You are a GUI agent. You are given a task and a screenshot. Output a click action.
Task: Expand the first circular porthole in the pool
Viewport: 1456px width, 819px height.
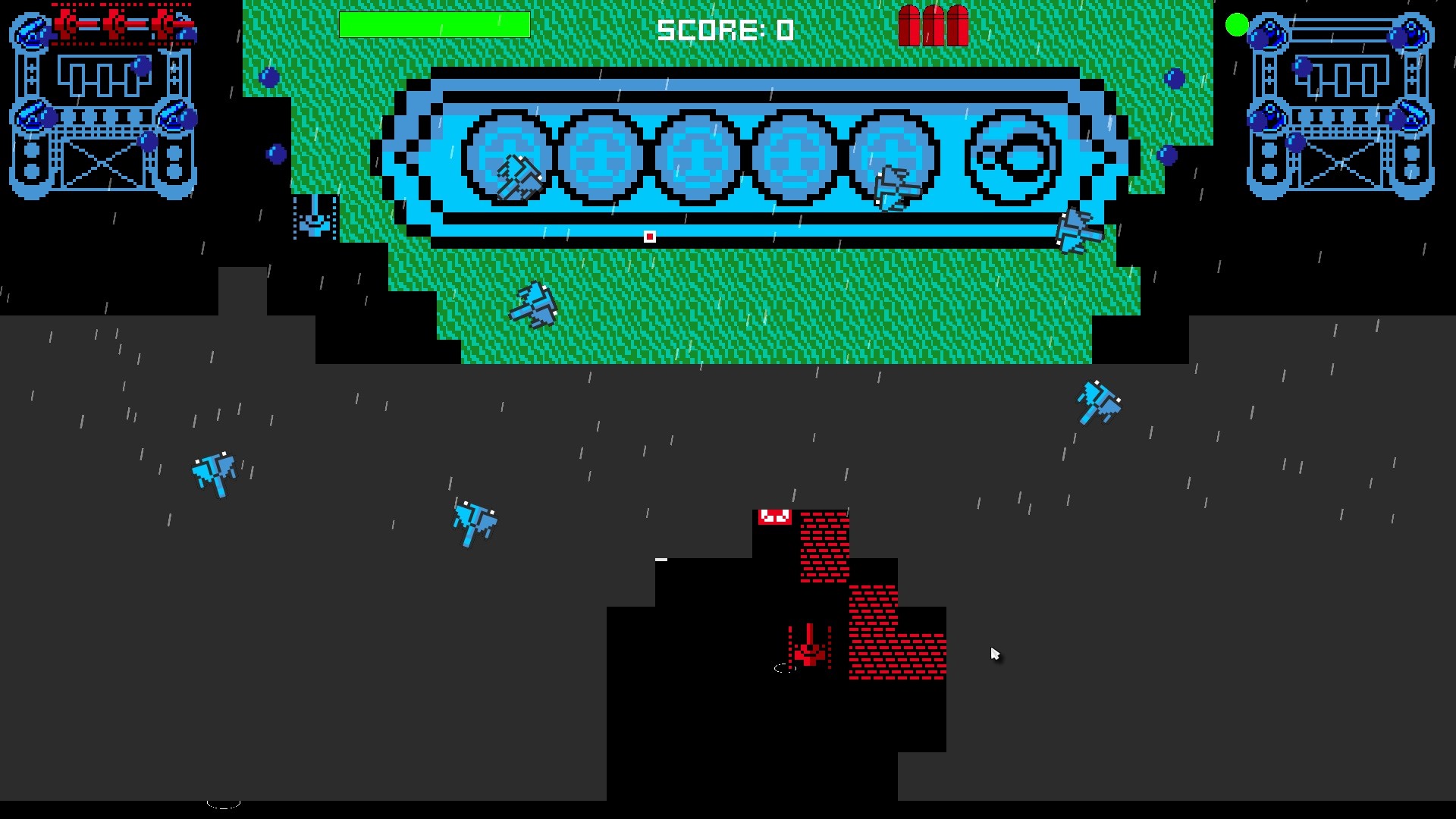point(510,155)
